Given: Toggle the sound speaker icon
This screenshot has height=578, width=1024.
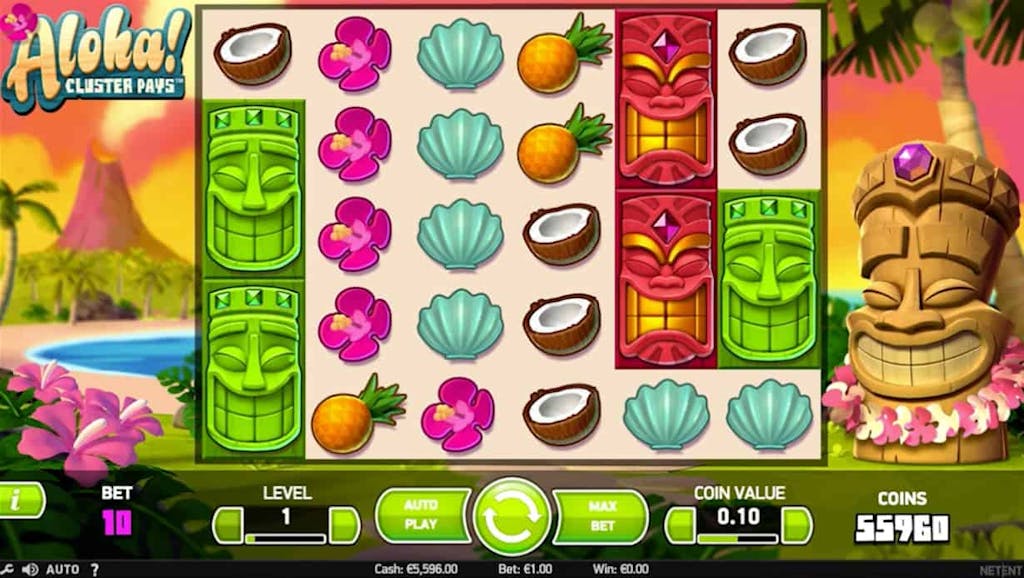Looking at the screenshot, I should (x=30, y=569).
